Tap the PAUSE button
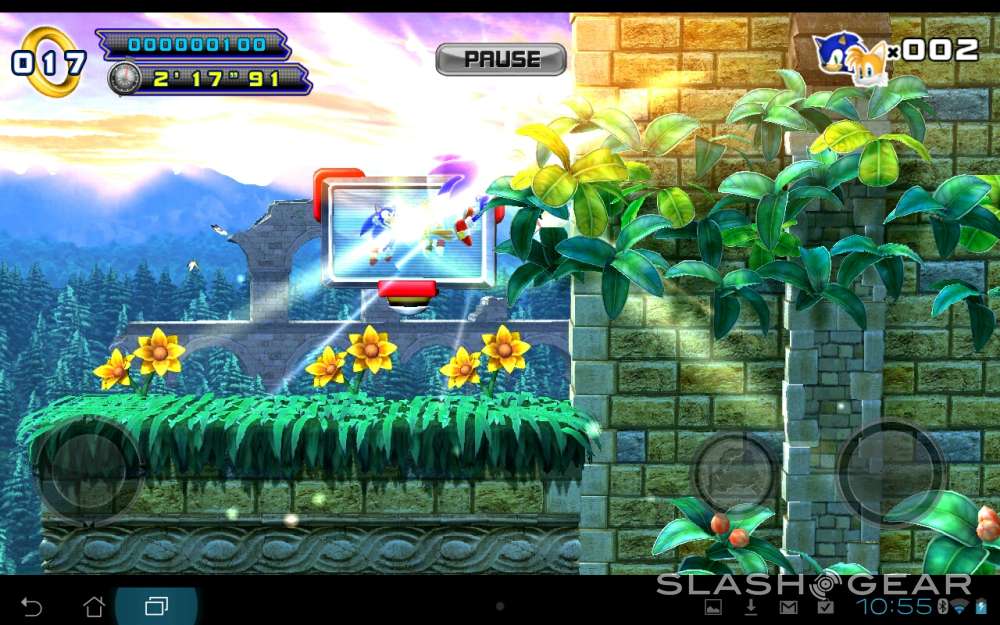Viewport: 1000px width, 625px height. tap(501, 59)
